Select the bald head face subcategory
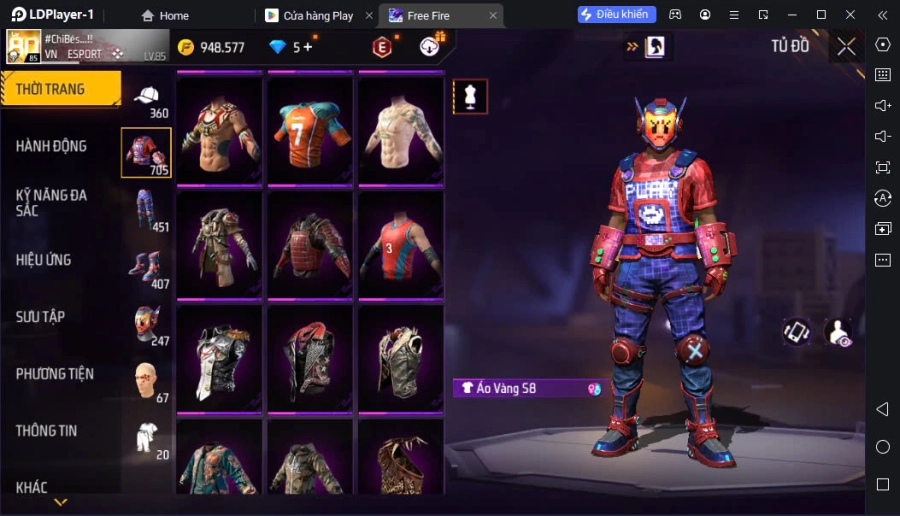This screenshot has width=900, height=516. (147, 380)
